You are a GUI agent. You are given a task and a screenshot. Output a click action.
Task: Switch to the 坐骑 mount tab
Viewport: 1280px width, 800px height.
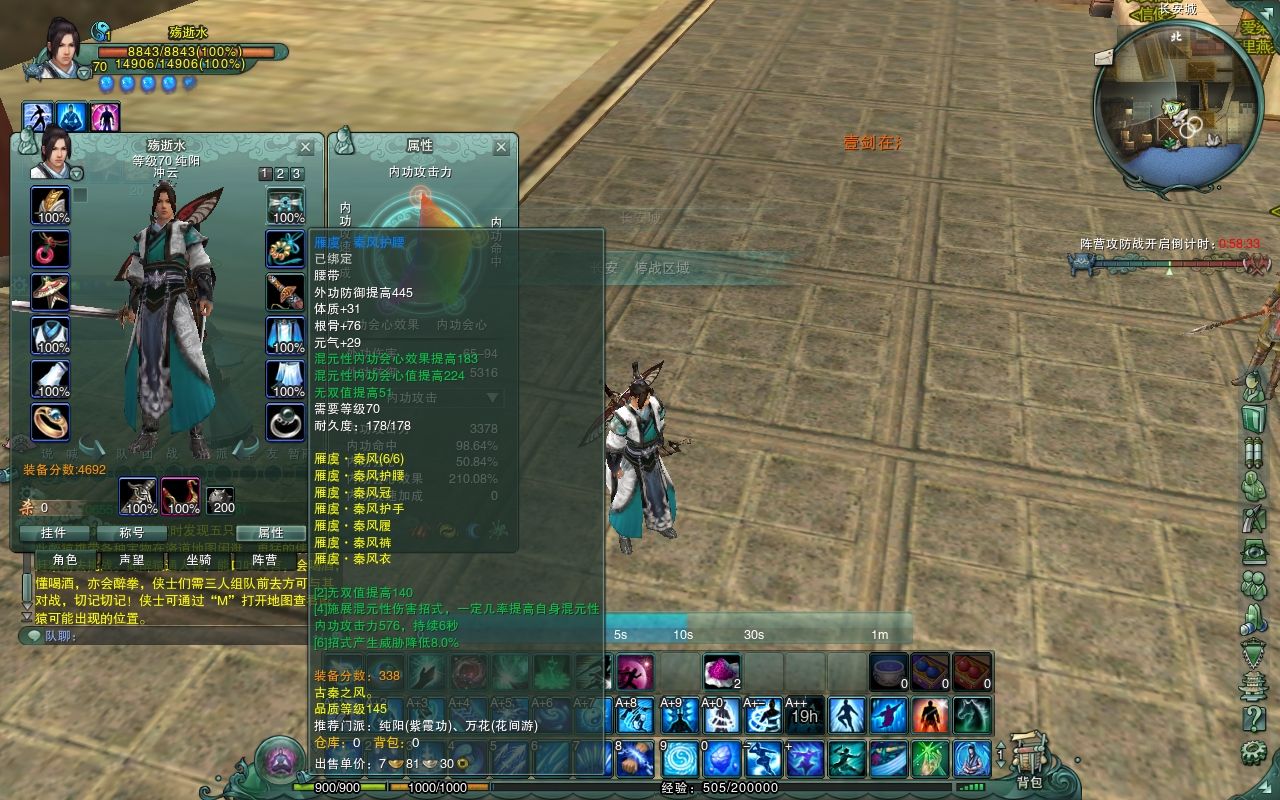click(x=198, y=560)
